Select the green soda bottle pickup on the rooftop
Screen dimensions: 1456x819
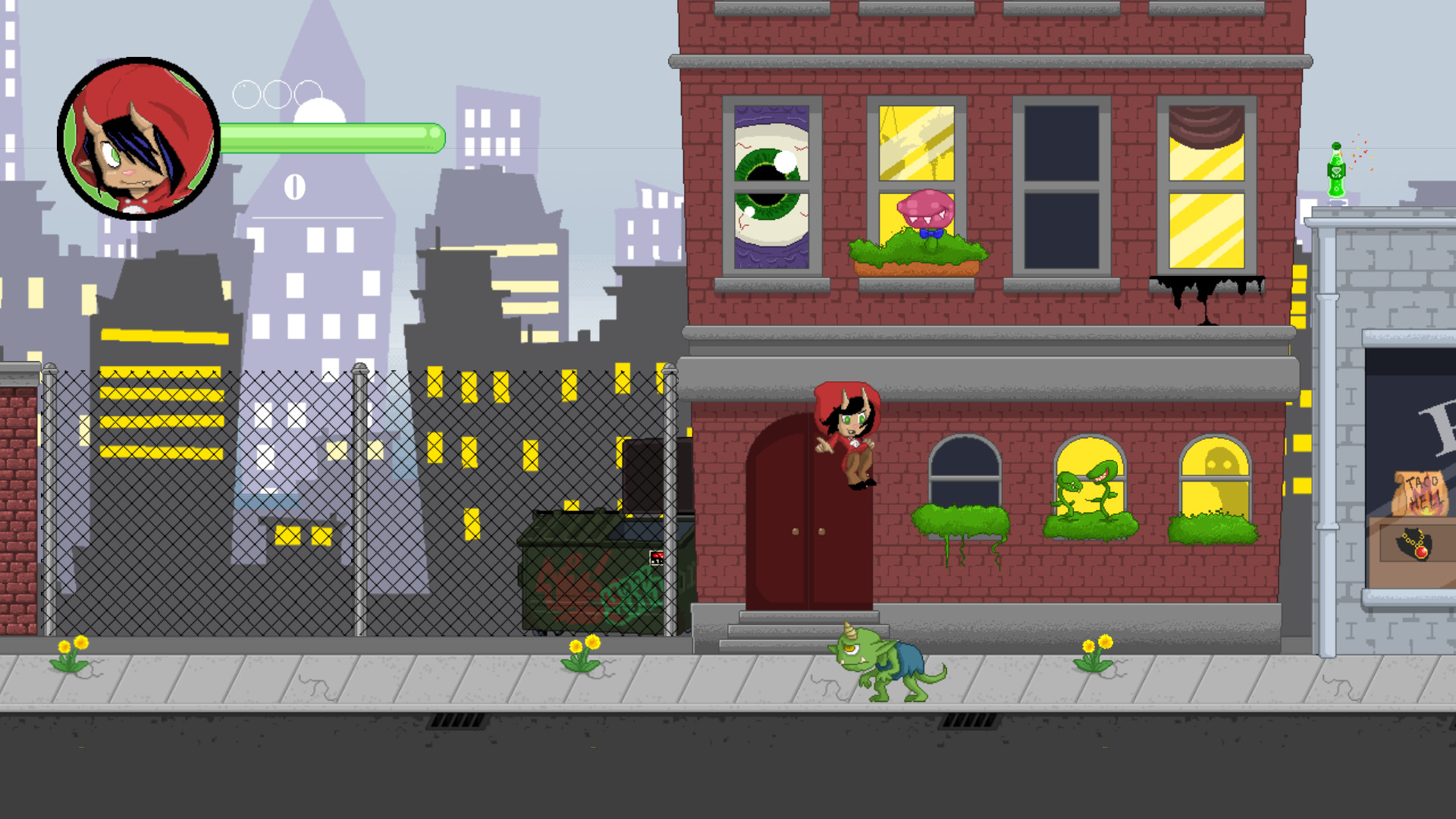click(1337, 171)
